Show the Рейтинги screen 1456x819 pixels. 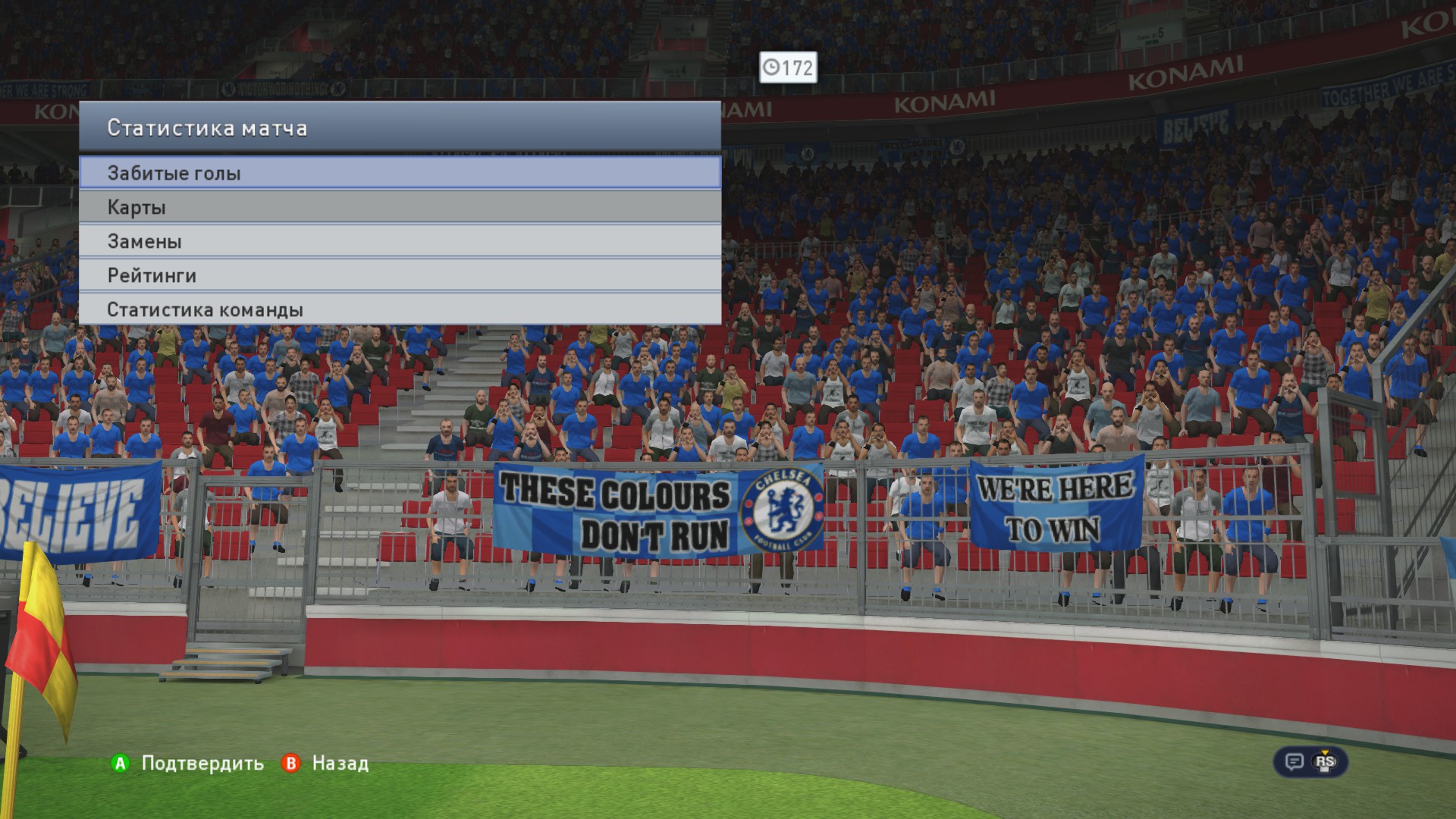tap(400, 275)
